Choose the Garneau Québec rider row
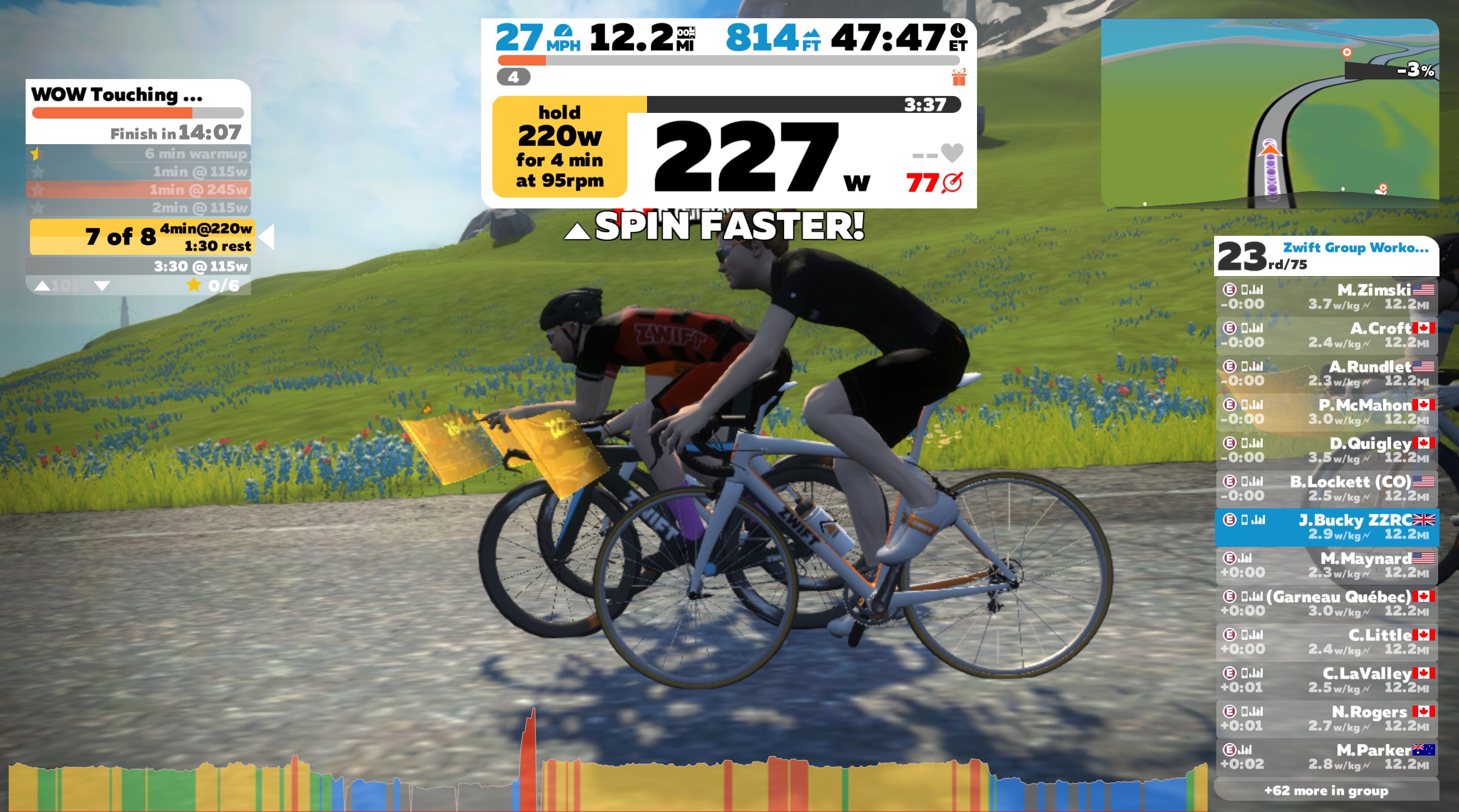 pyautogui.click(x=1326, y=604)
